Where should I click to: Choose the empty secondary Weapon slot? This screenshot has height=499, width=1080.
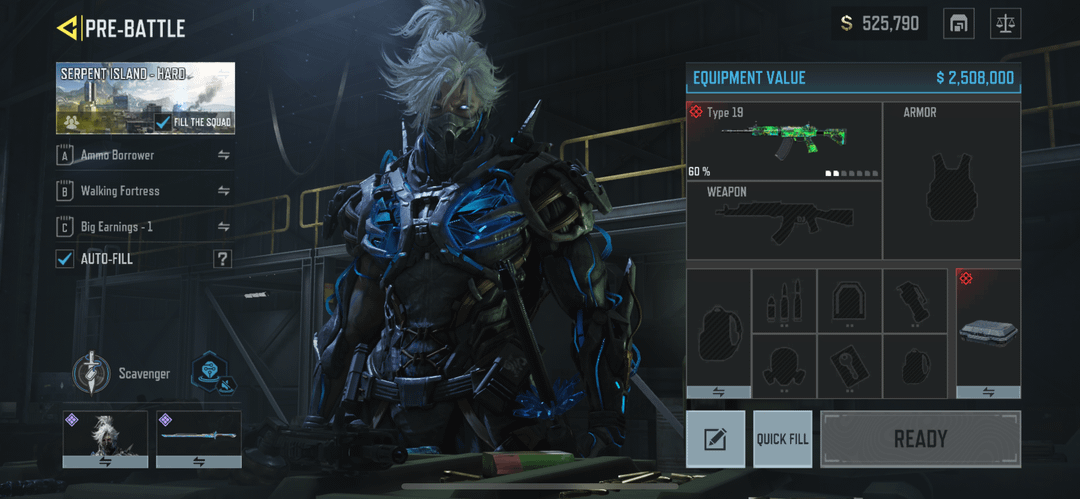coord(784,220)
